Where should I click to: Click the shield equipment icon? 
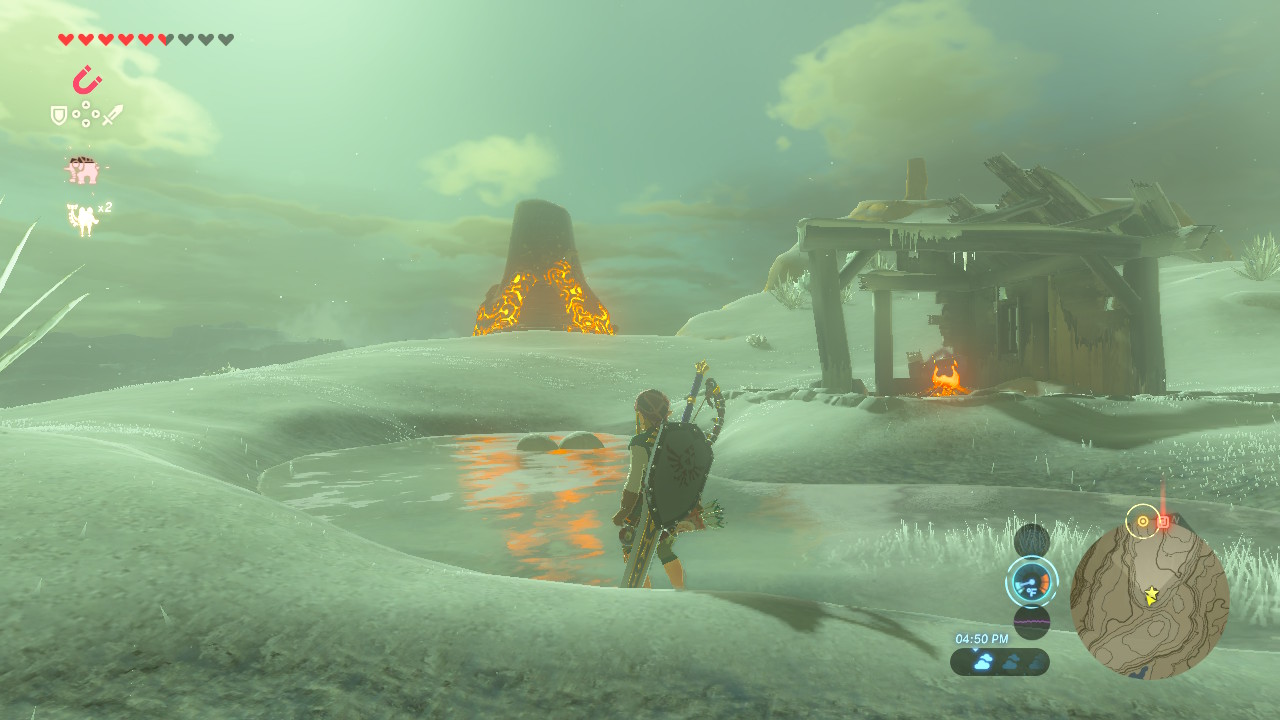pos(59,115)
